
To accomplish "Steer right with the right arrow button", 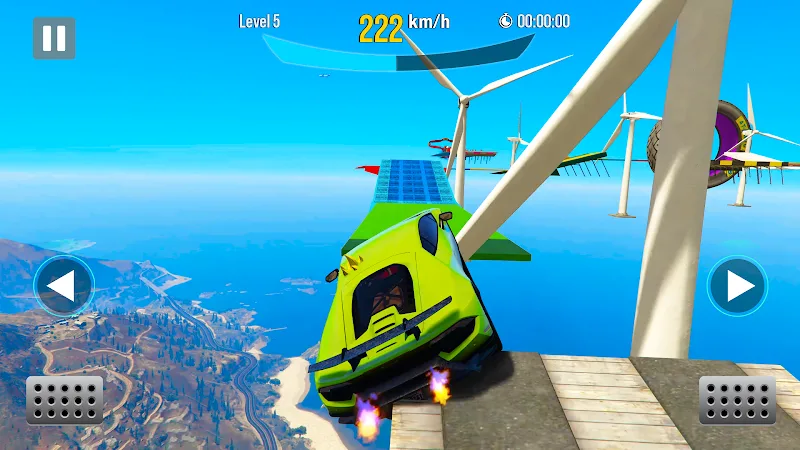I will [737, 287].
